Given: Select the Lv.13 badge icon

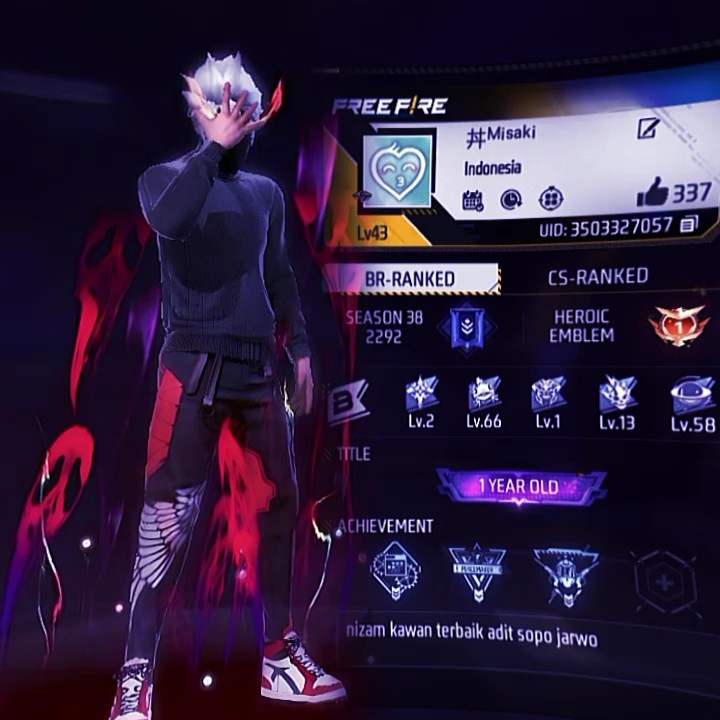Looking at the screenshot, I should click(x=617, y=395).
